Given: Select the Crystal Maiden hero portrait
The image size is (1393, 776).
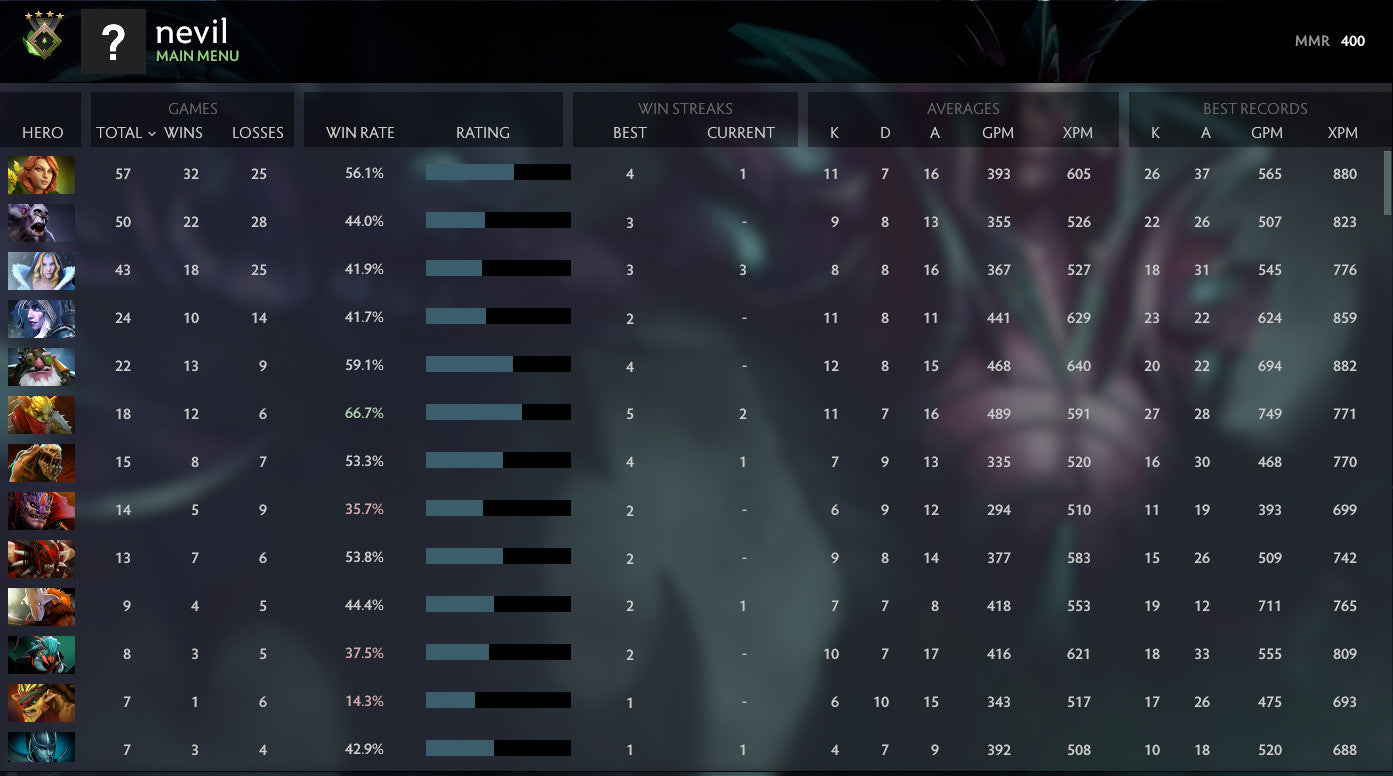Looking at the screenshot, I should 41,270.
